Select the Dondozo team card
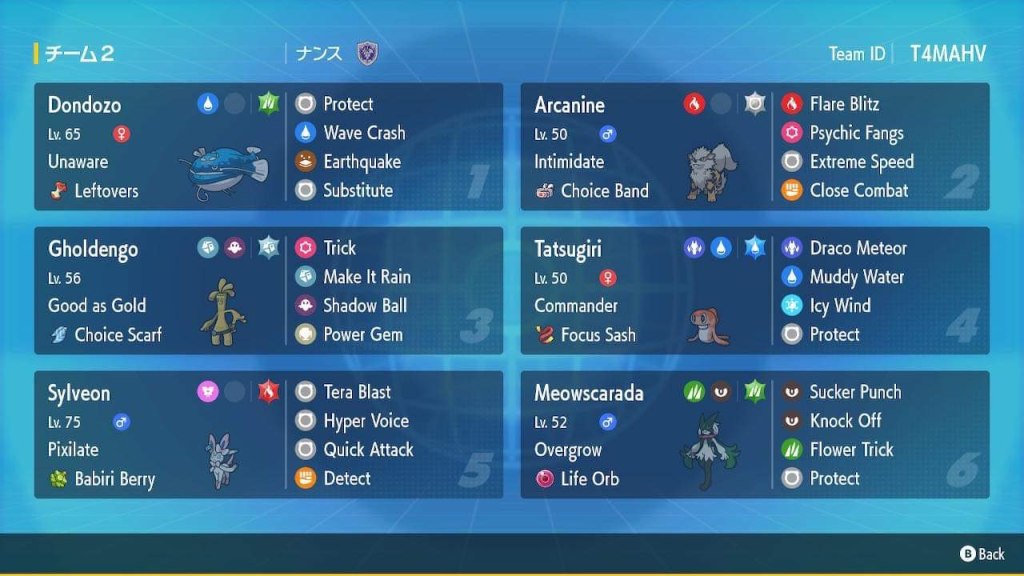Viewport: 1024px width, 576px height. click(268, 147)
